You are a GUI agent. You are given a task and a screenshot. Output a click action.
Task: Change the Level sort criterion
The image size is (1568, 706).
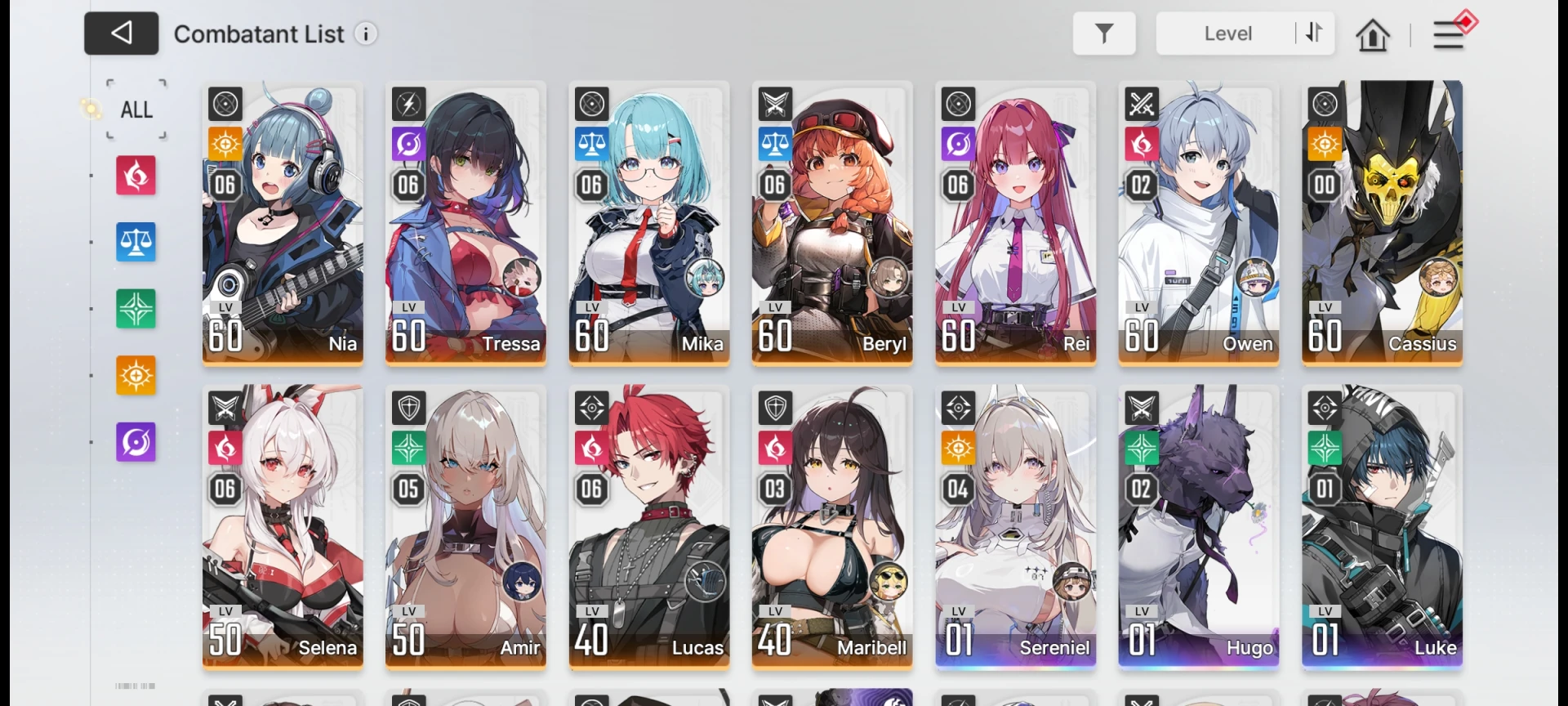1227,34
